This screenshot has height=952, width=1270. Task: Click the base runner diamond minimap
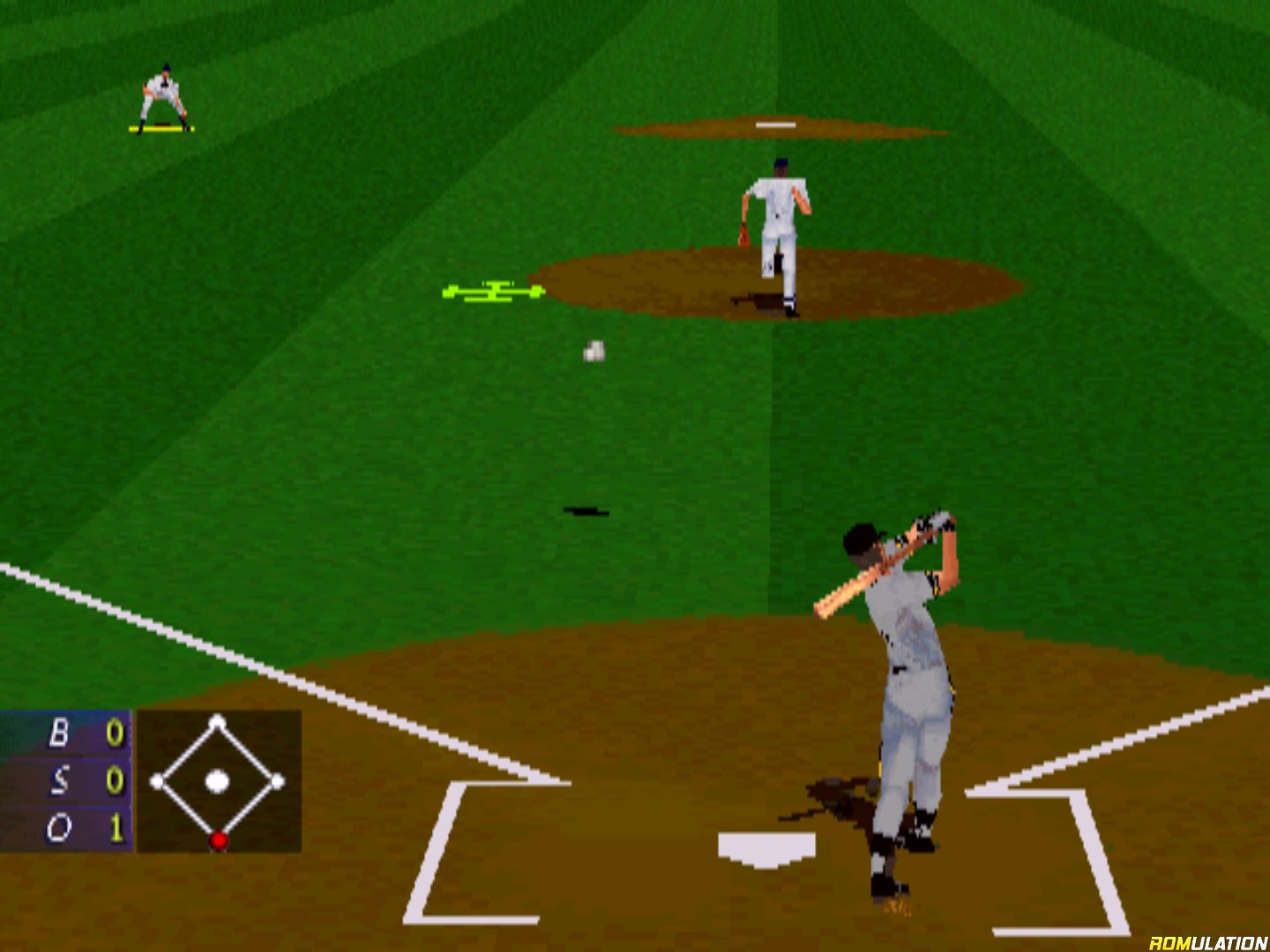[x=218, y=781]
